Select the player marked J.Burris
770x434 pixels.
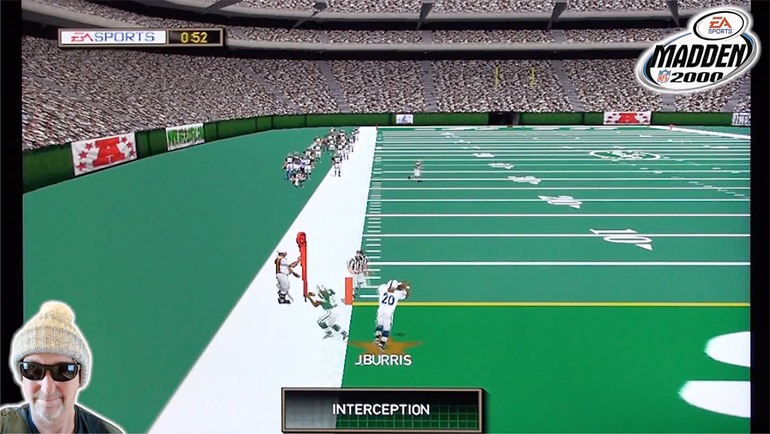click(389, 308)
